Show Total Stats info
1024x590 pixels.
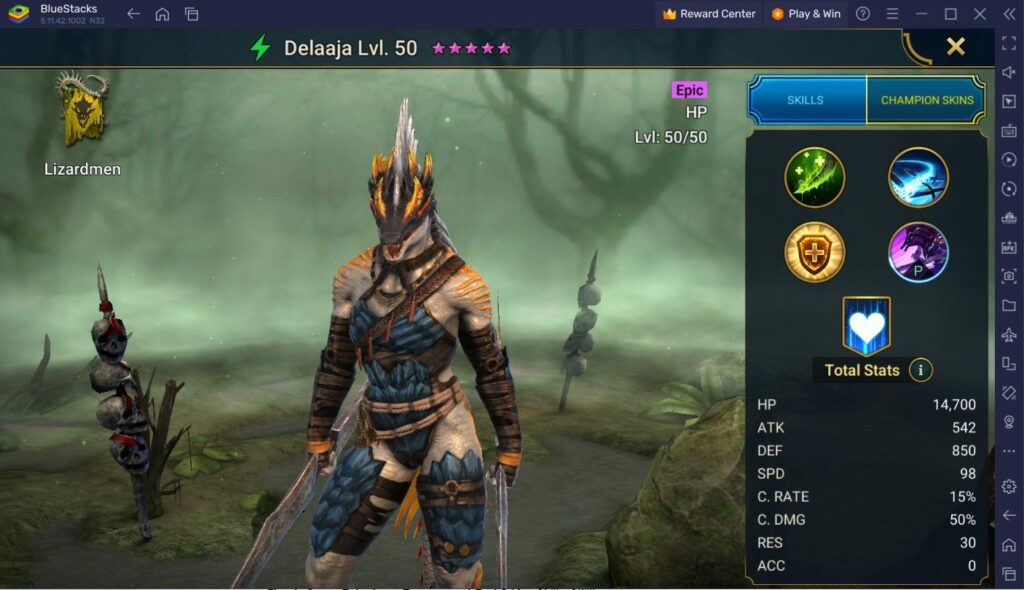coord(920,370)
